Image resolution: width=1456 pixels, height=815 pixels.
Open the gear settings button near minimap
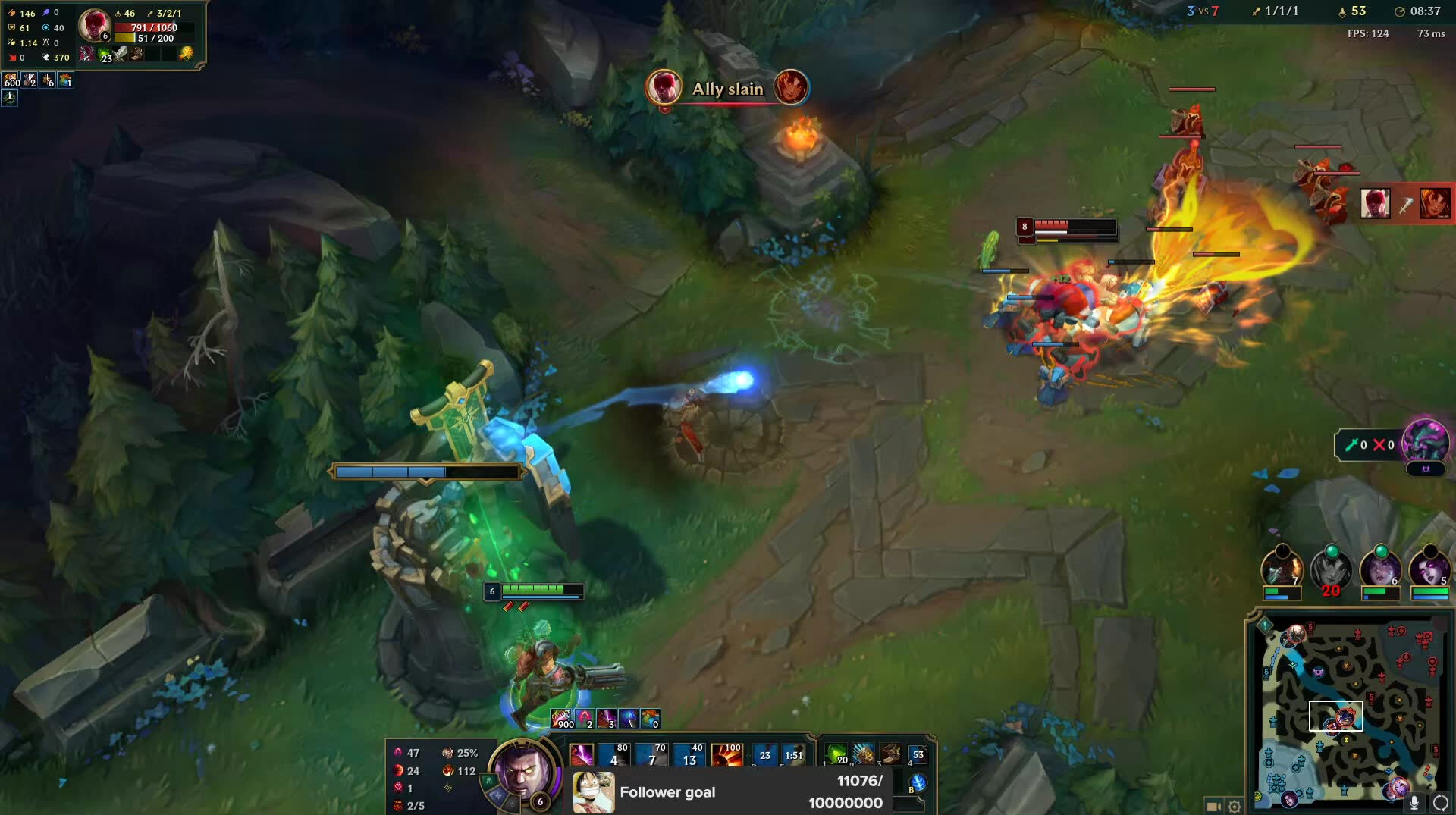[1235, 807]
